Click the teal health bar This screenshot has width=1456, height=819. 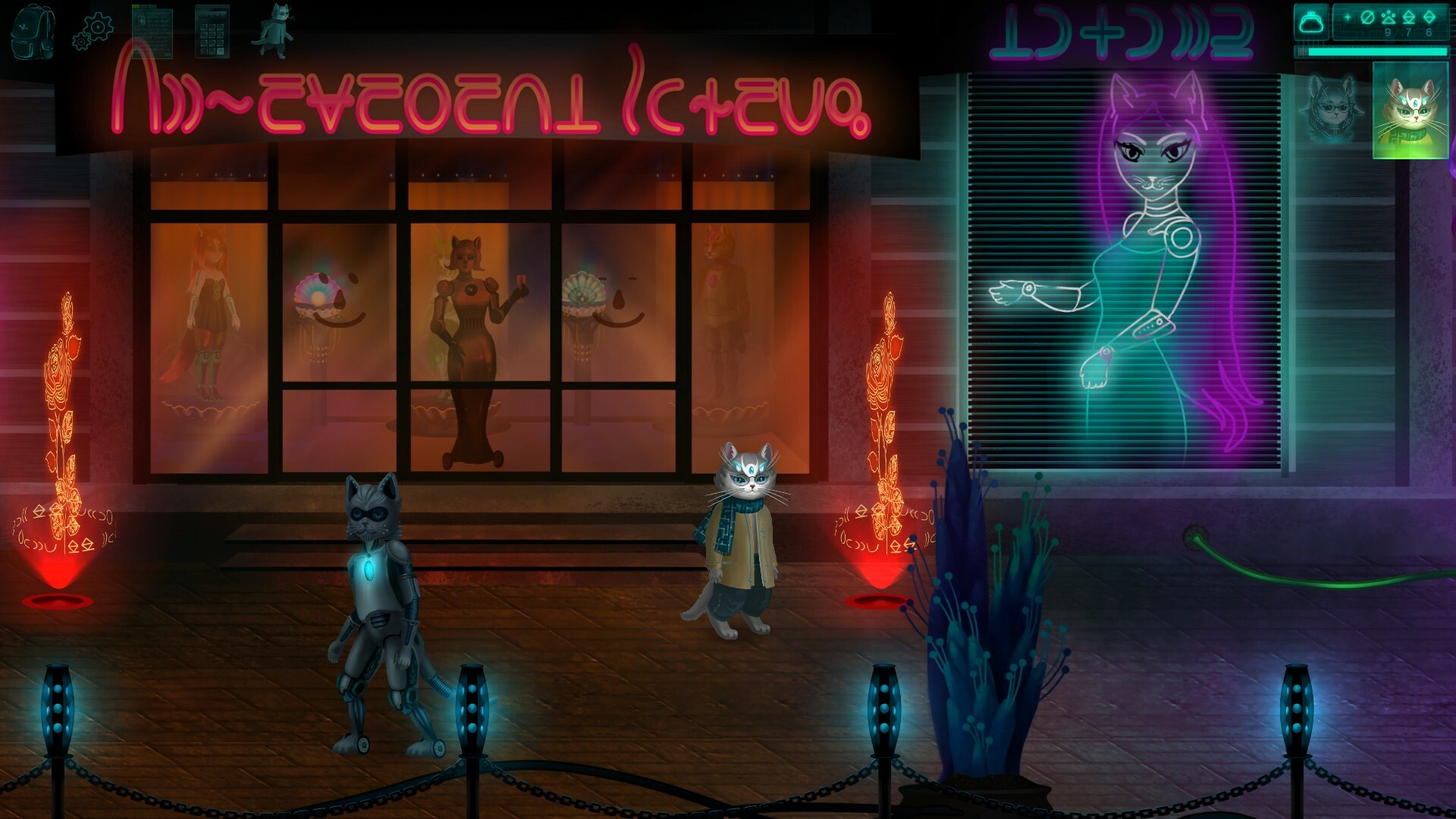pos(1373,52)
